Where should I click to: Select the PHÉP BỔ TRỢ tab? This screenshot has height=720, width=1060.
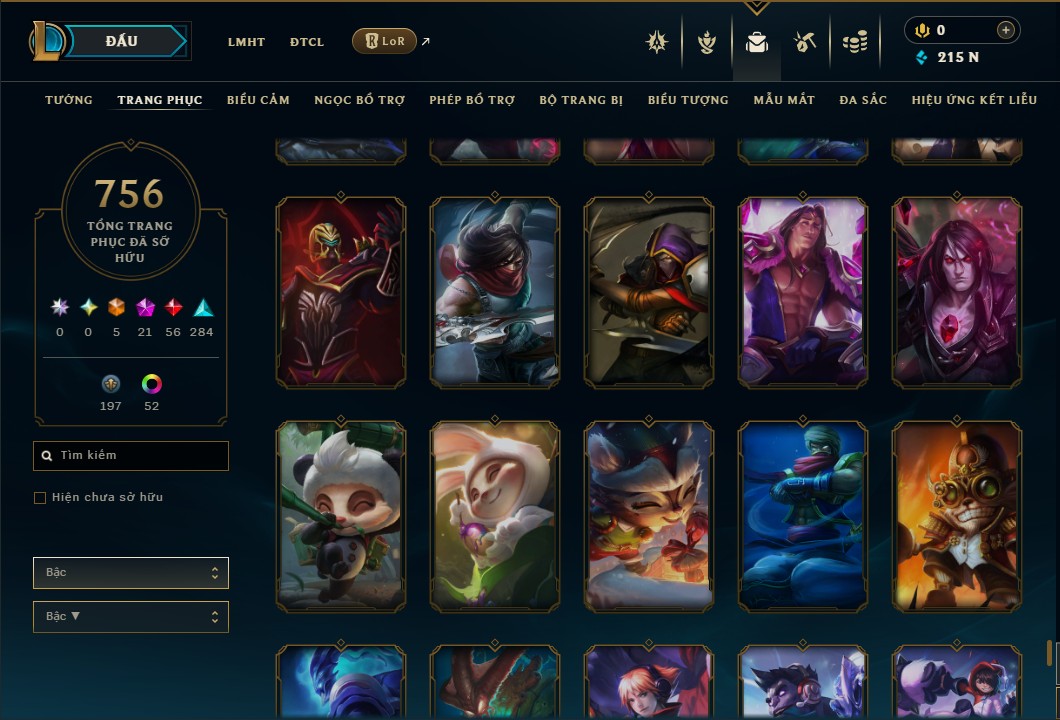tap(472, 100)
